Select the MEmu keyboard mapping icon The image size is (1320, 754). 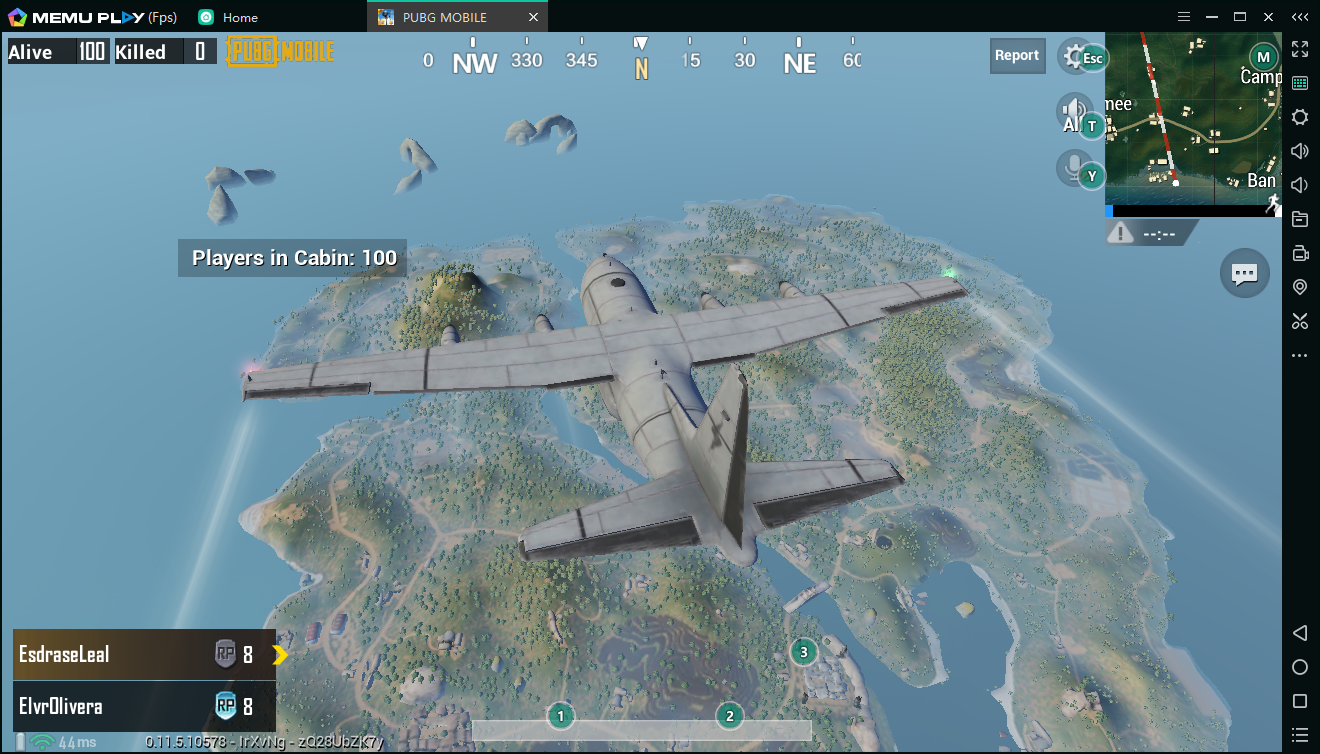(1300, 82)
